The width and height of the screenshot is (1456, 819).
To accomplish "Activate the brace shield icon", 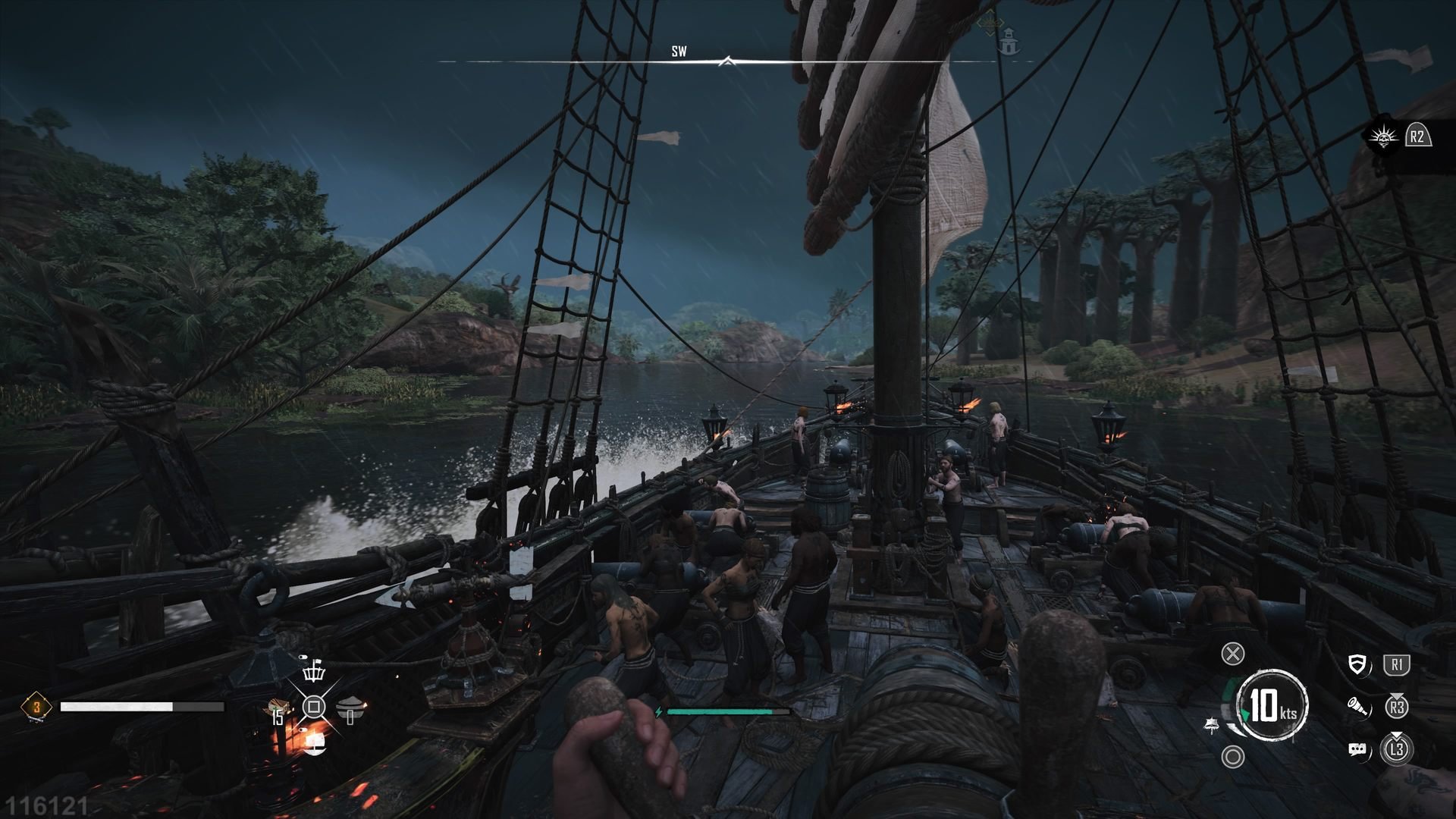I will 1360,666.
